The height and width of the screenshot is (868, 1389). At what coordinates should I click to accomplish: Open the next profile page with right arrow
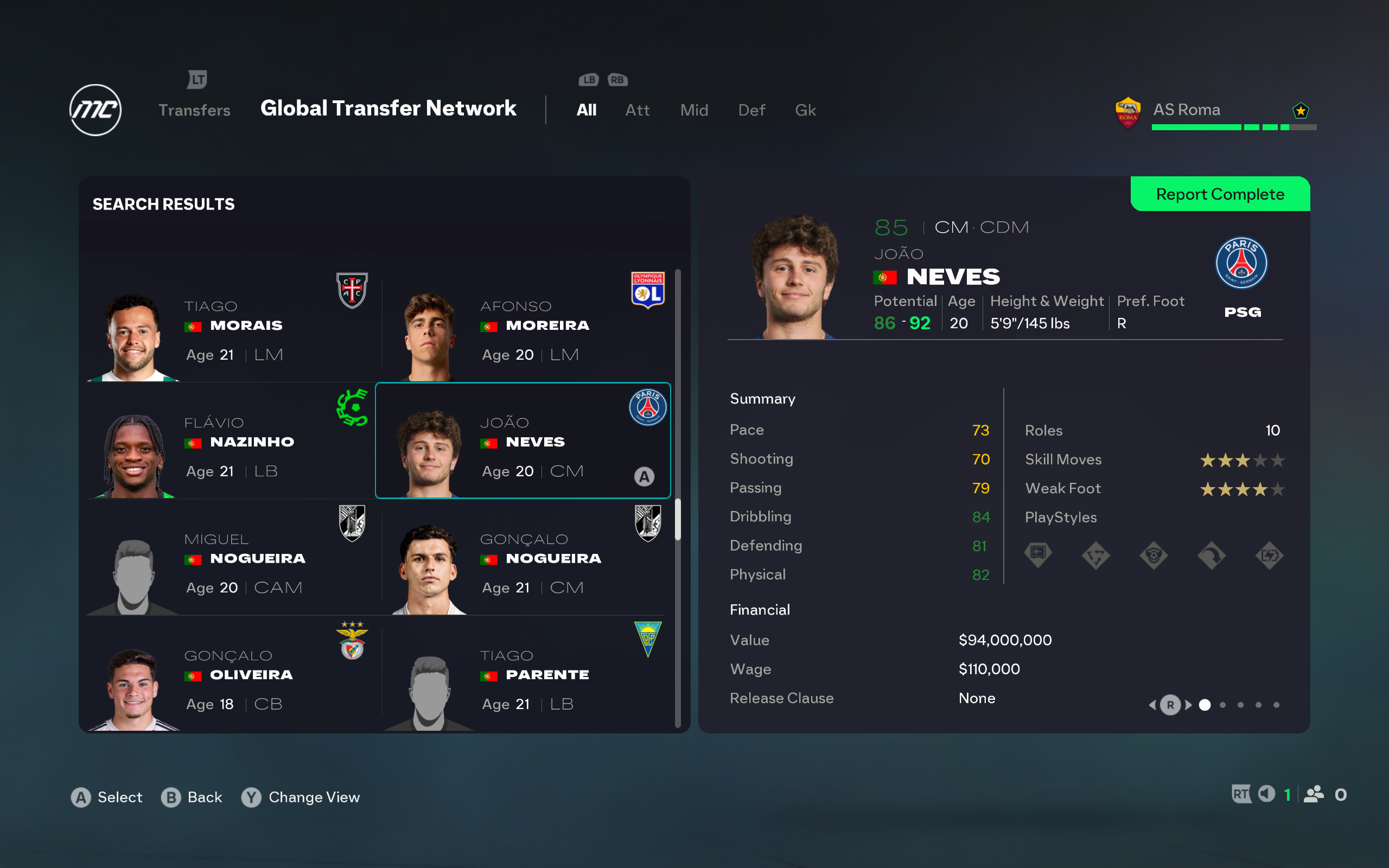click(1187, 705)
